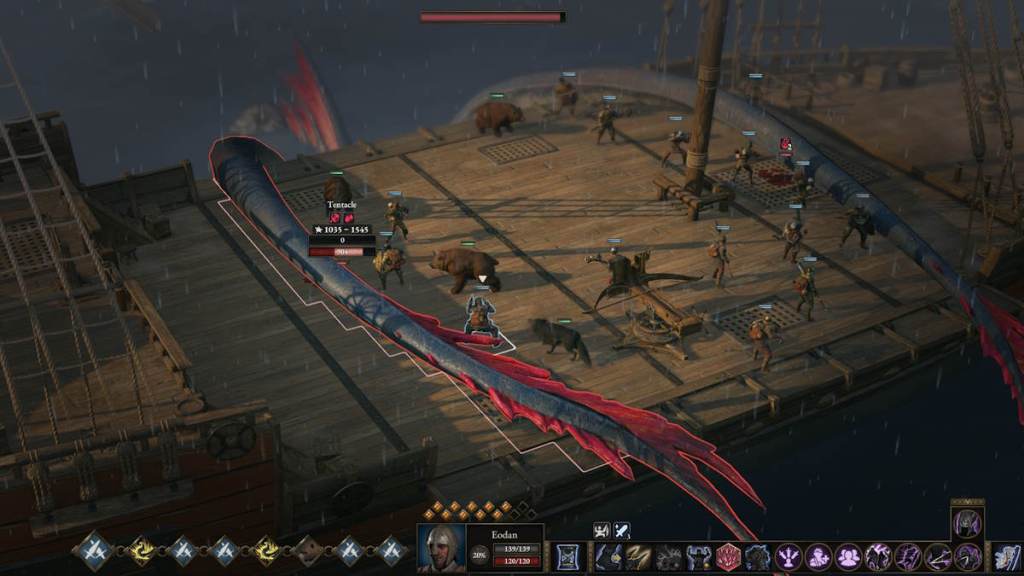This screenshot has height=576, width=1024.
Task: Activate the purple starburst ability
Action: coord(789,557)
